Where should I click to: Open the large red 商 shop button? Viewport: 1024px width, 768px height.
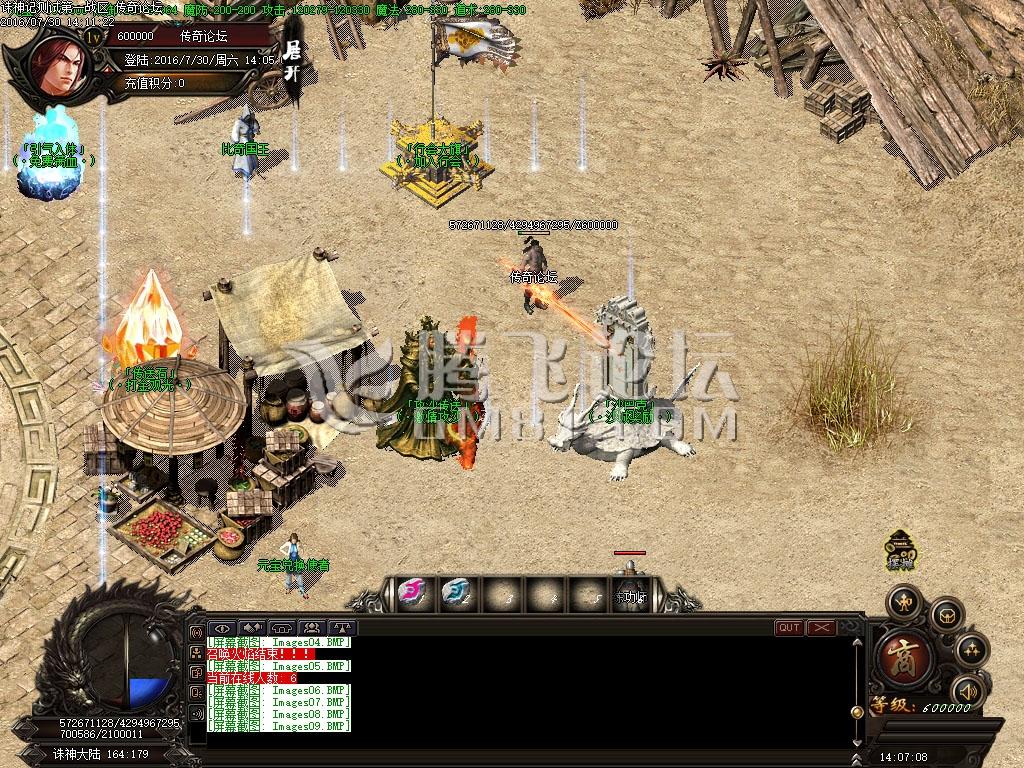pos(905,658)
